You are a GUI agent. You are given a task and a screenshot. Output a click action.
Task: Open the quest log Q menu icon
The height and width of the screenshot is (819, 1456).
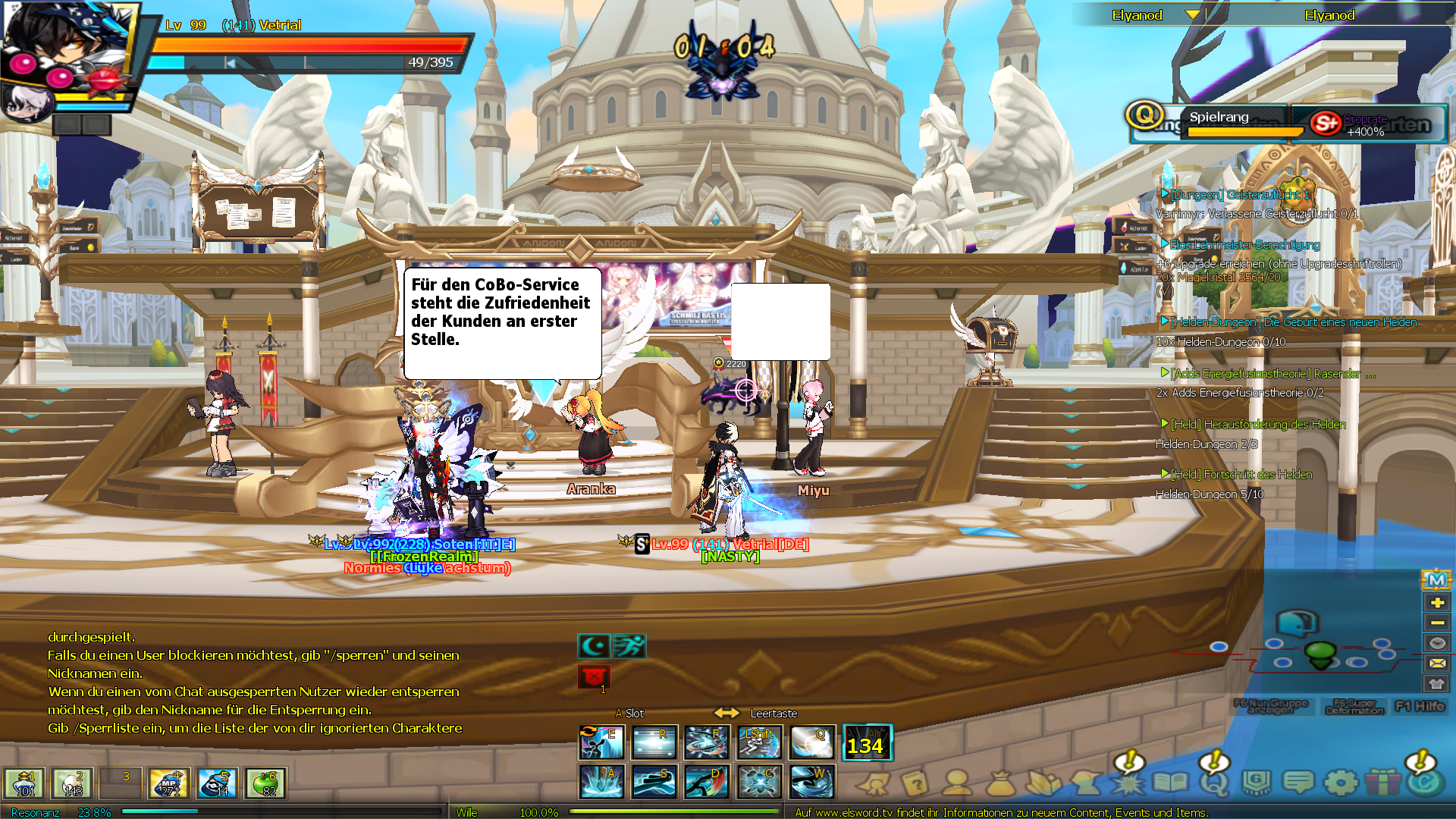tap(1213, 783)
